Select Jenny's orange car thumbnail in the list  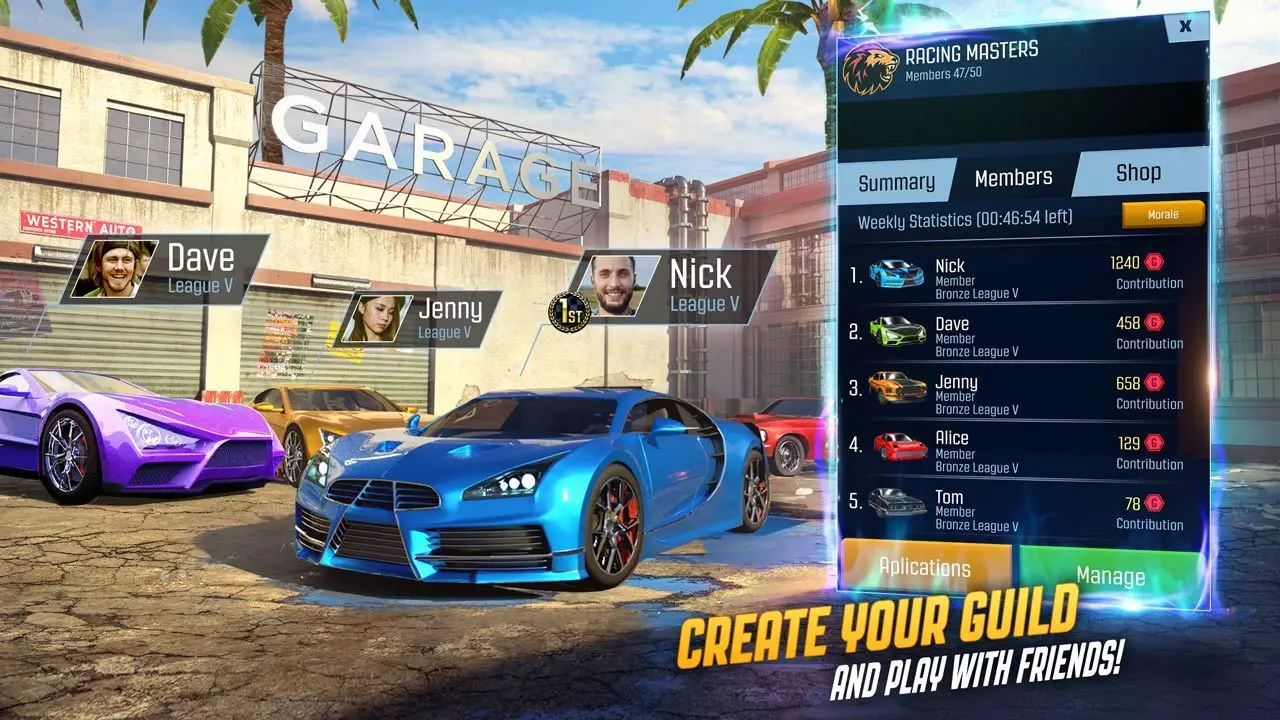[x=899, y=386]
